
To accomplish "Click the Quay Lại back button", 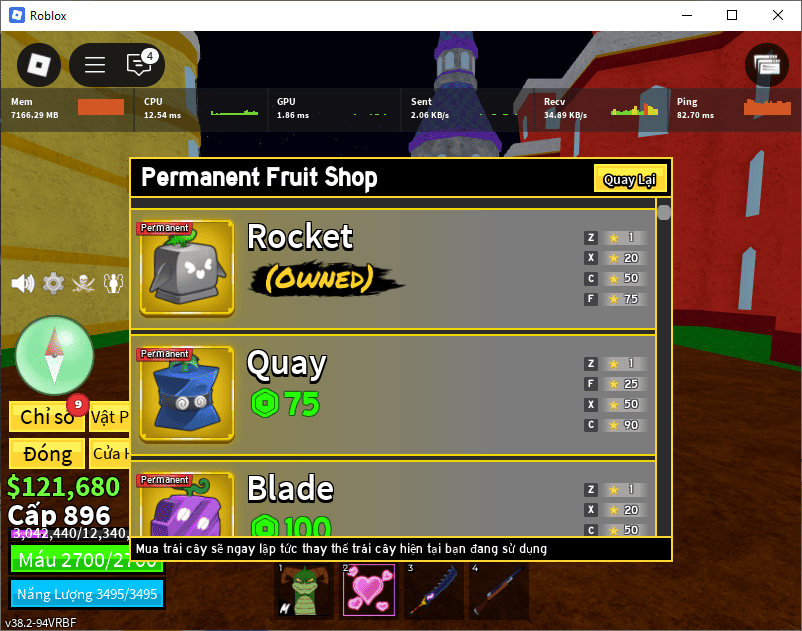I will [629, 180].
